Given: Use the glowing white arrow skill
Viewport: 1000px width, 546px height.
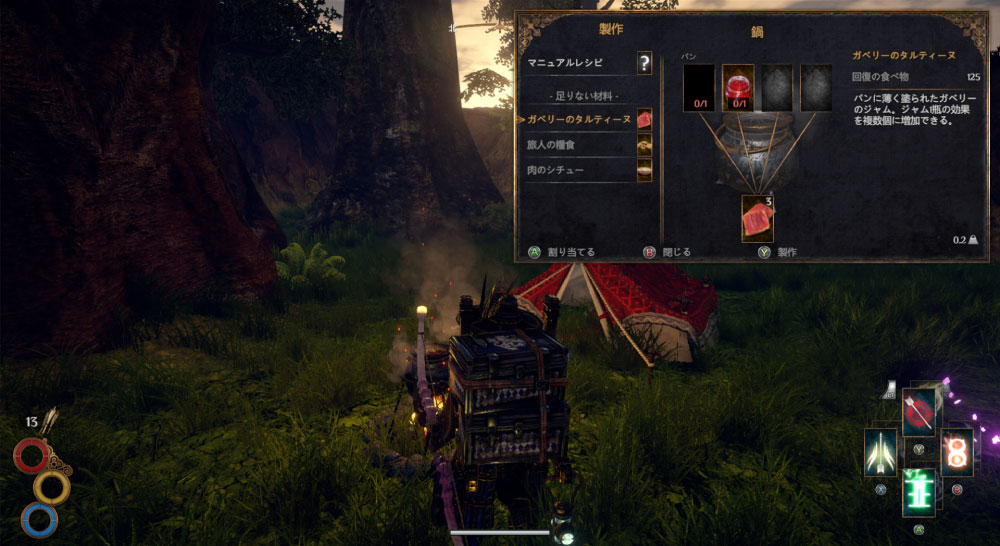Looking at the screenshot, I should point(881,452).
